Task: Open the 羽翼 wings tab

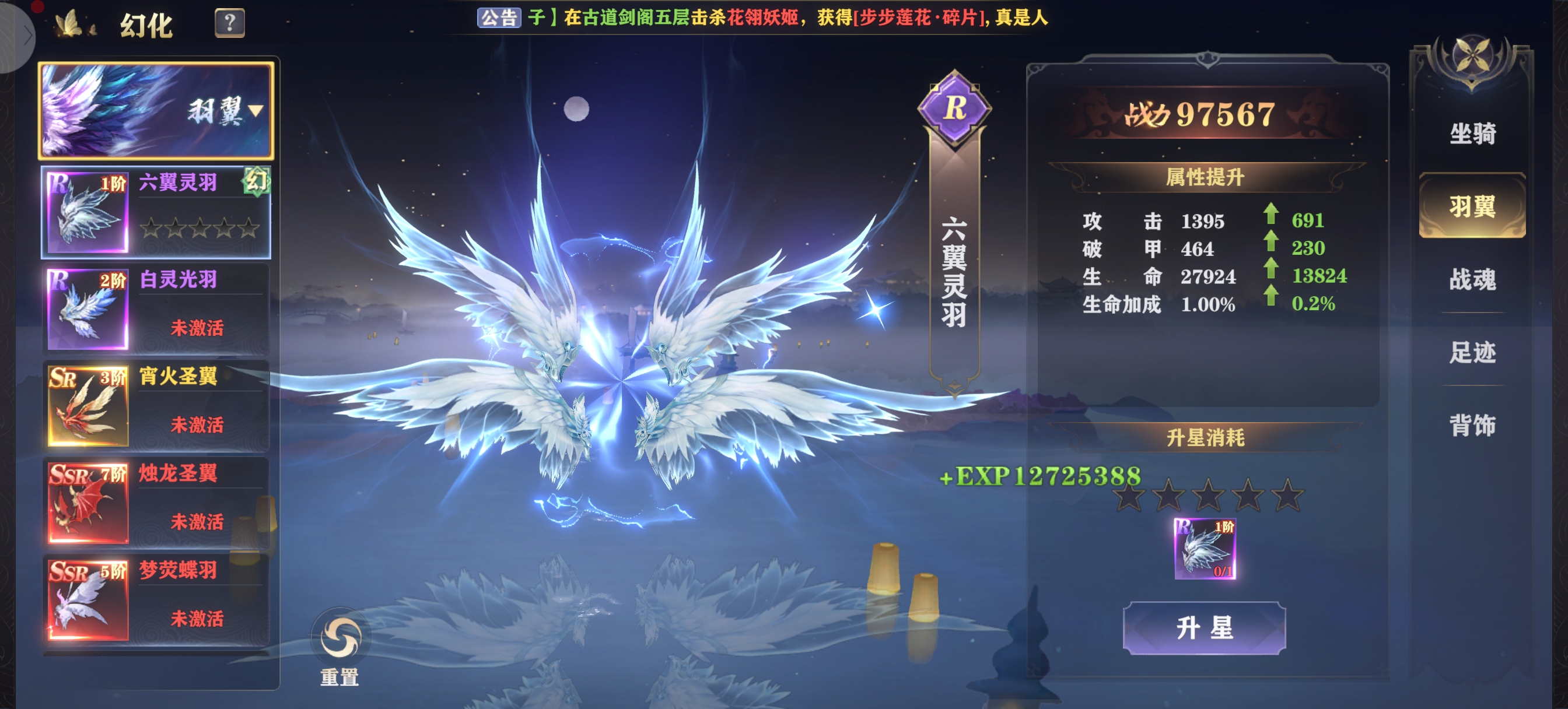Action: 1472,207
